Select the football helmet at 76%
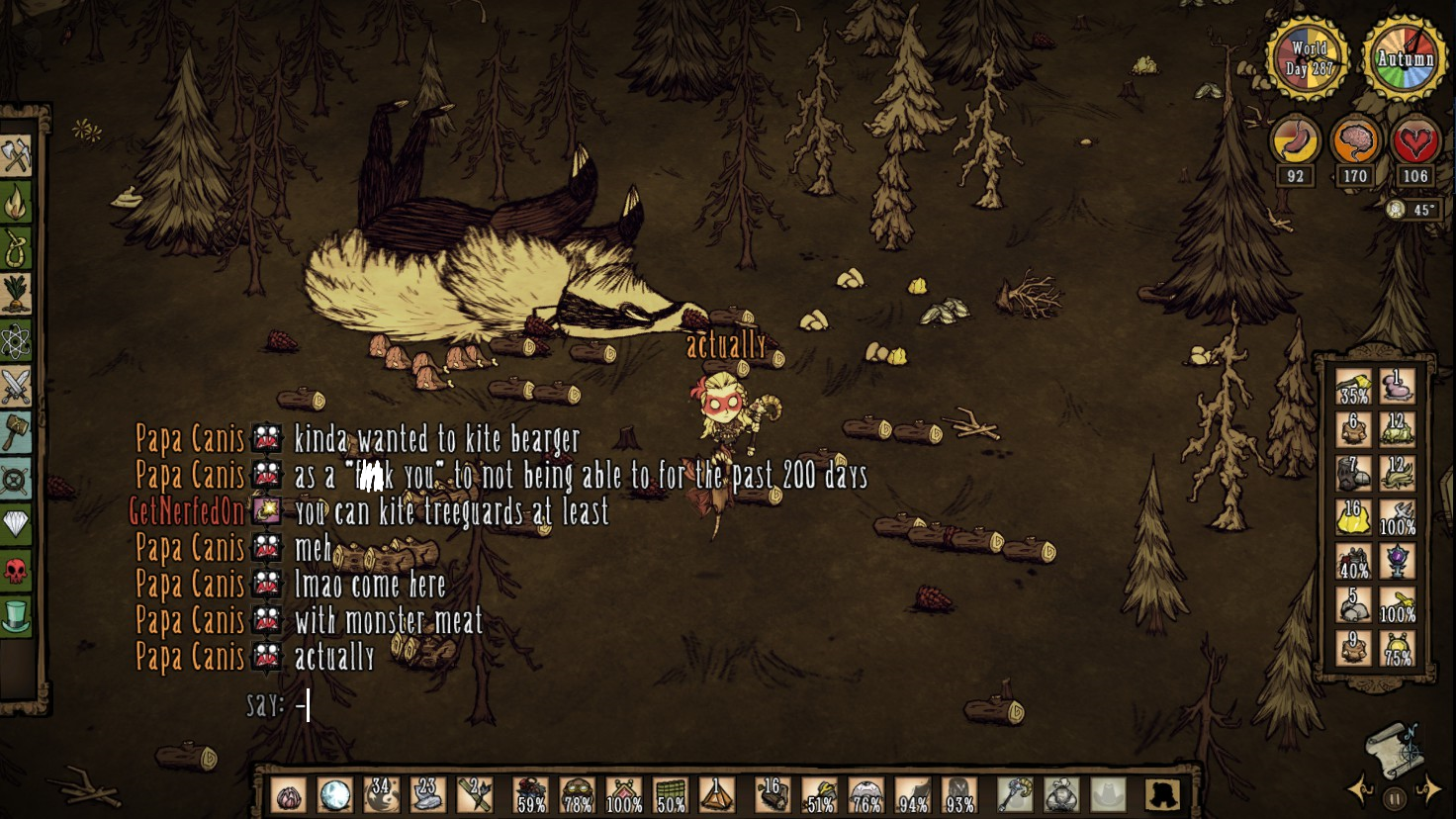Viewport: 1456px width, 819px height. [x=866, y=794]
